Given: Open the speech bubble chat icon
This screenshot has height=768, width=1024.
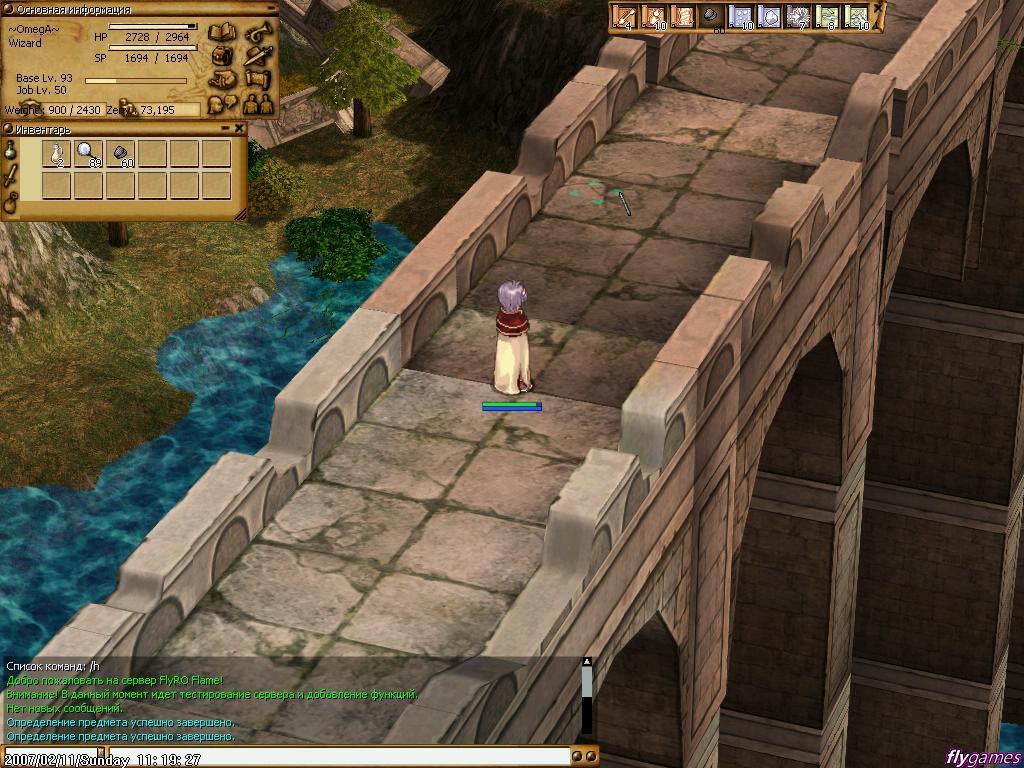Looking at the screenshot, I should click(x=222, y=102).
